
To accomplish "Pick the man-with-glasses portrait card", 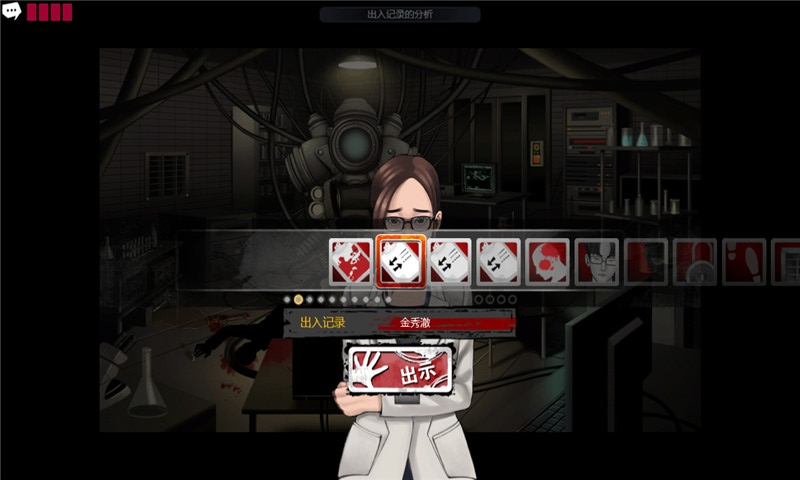I will coord(598,262).
